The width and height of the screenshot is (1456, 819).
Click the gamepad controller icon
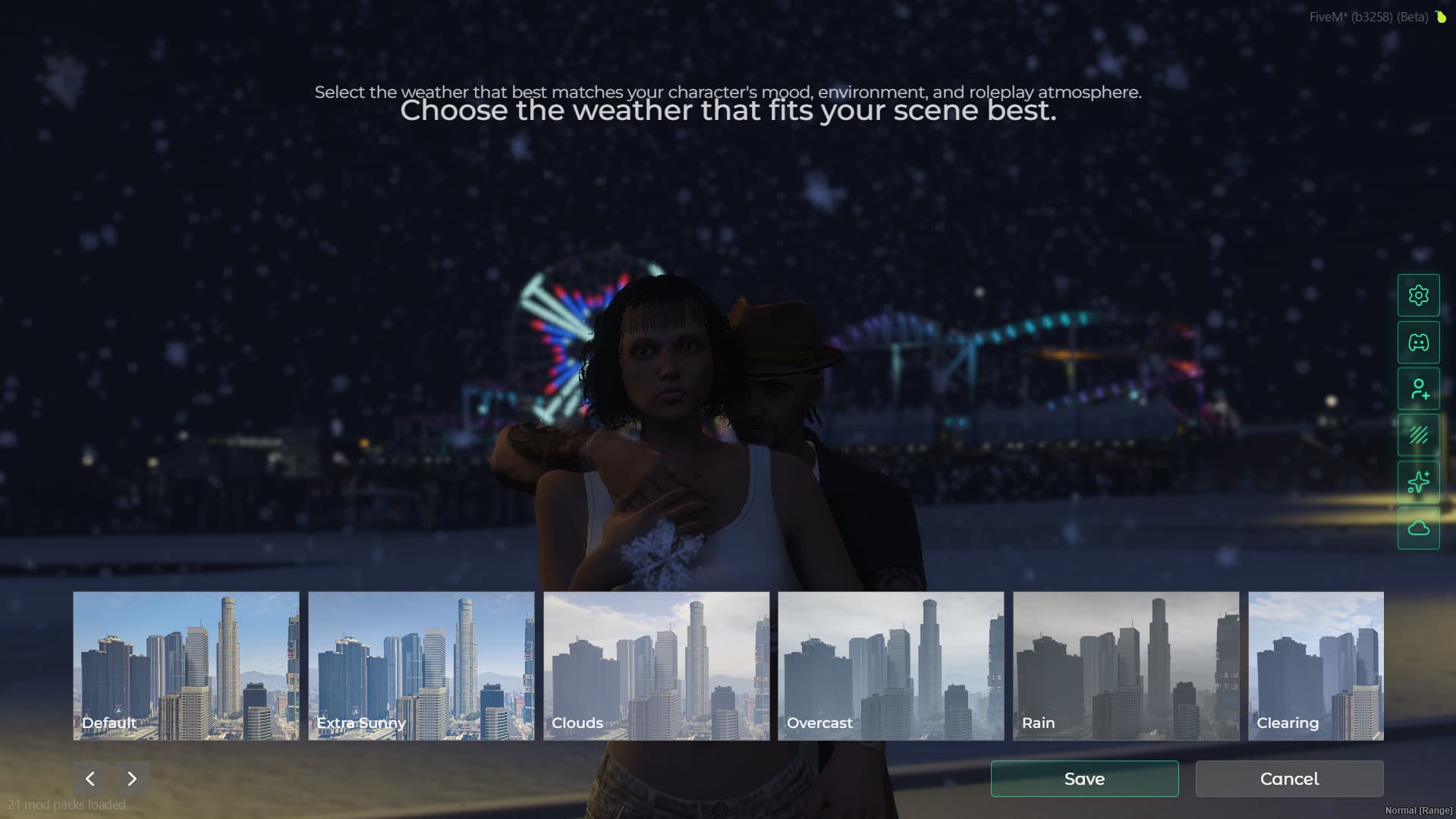pos(1418,342)
